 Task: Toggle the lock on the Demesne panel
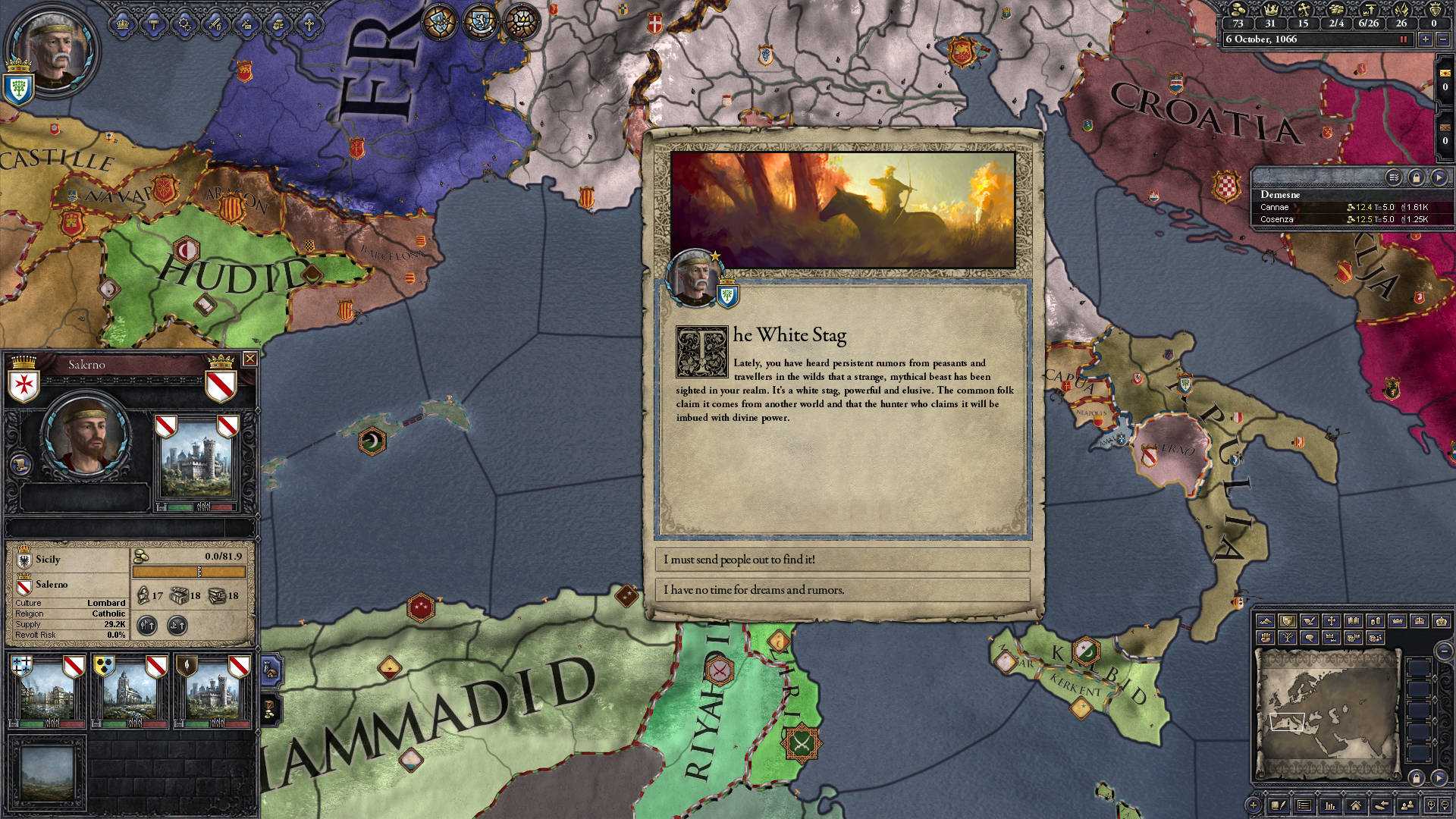1417,178
